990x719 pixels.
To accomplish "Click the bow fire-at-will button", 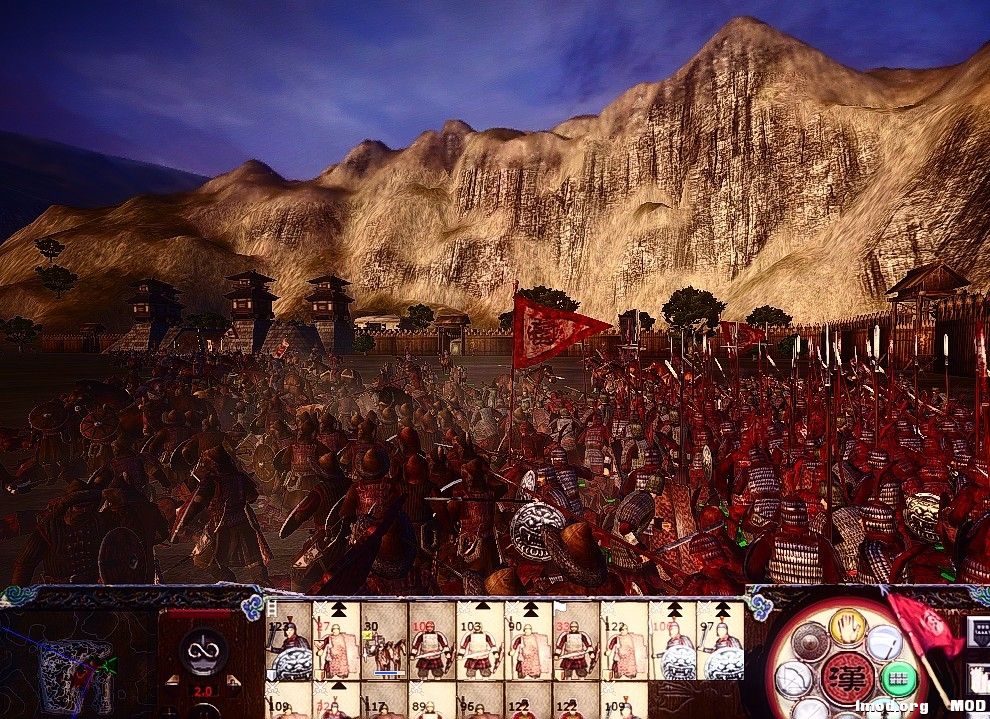I will point(792,680).
